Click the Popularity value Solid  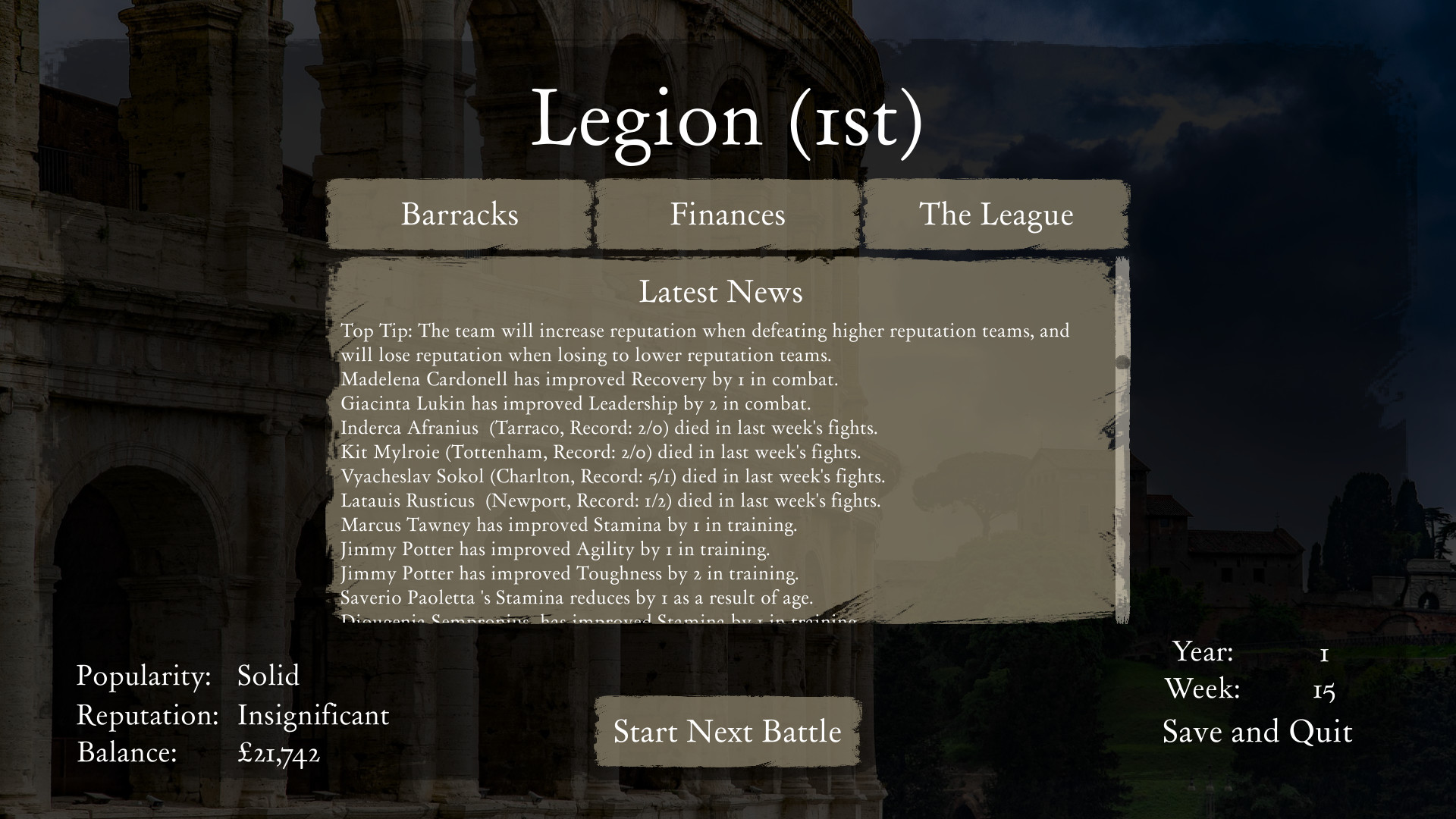coord(268,676)
